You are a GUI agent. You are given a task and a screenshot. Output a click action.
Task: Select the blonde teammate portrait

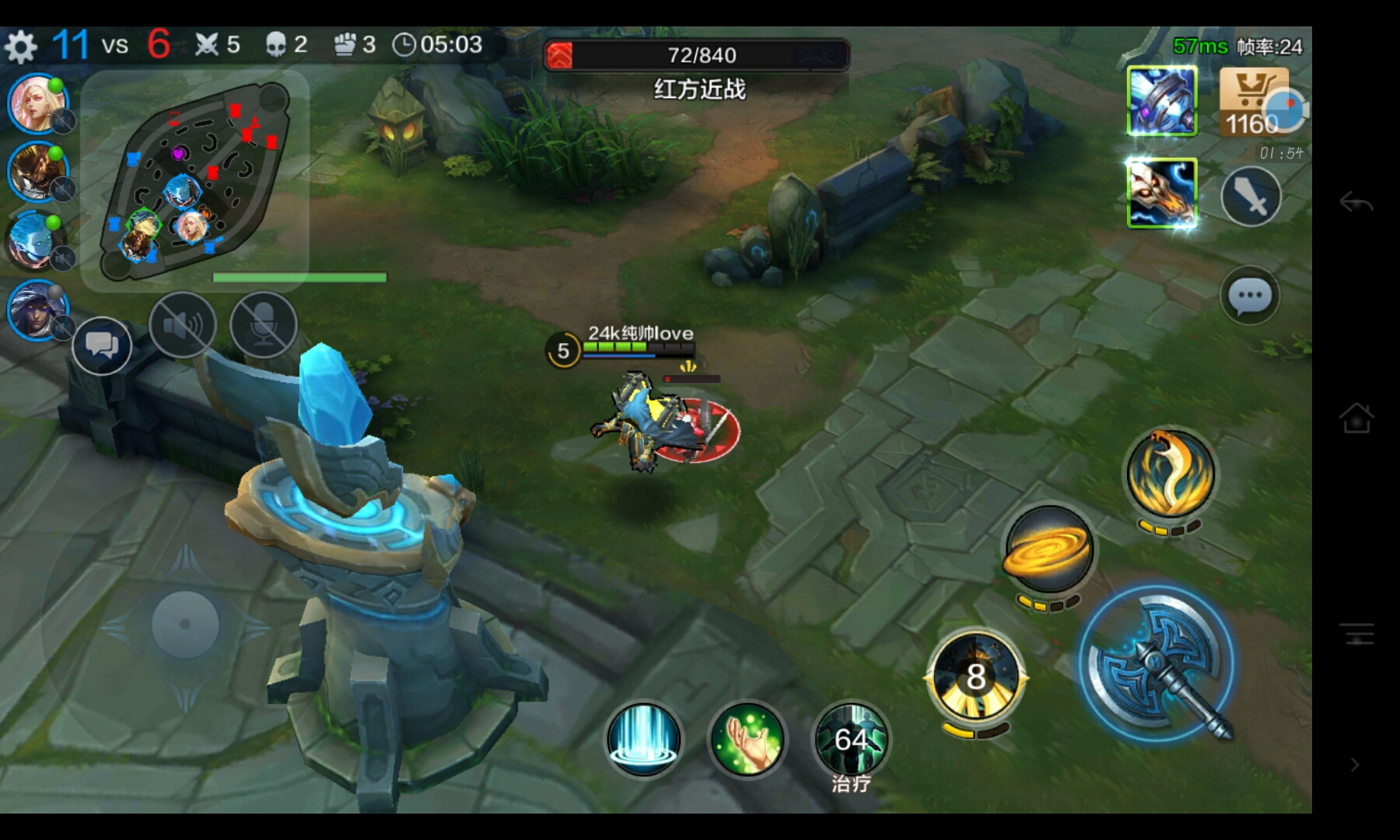pyautogui.click(x=37, y=104)
